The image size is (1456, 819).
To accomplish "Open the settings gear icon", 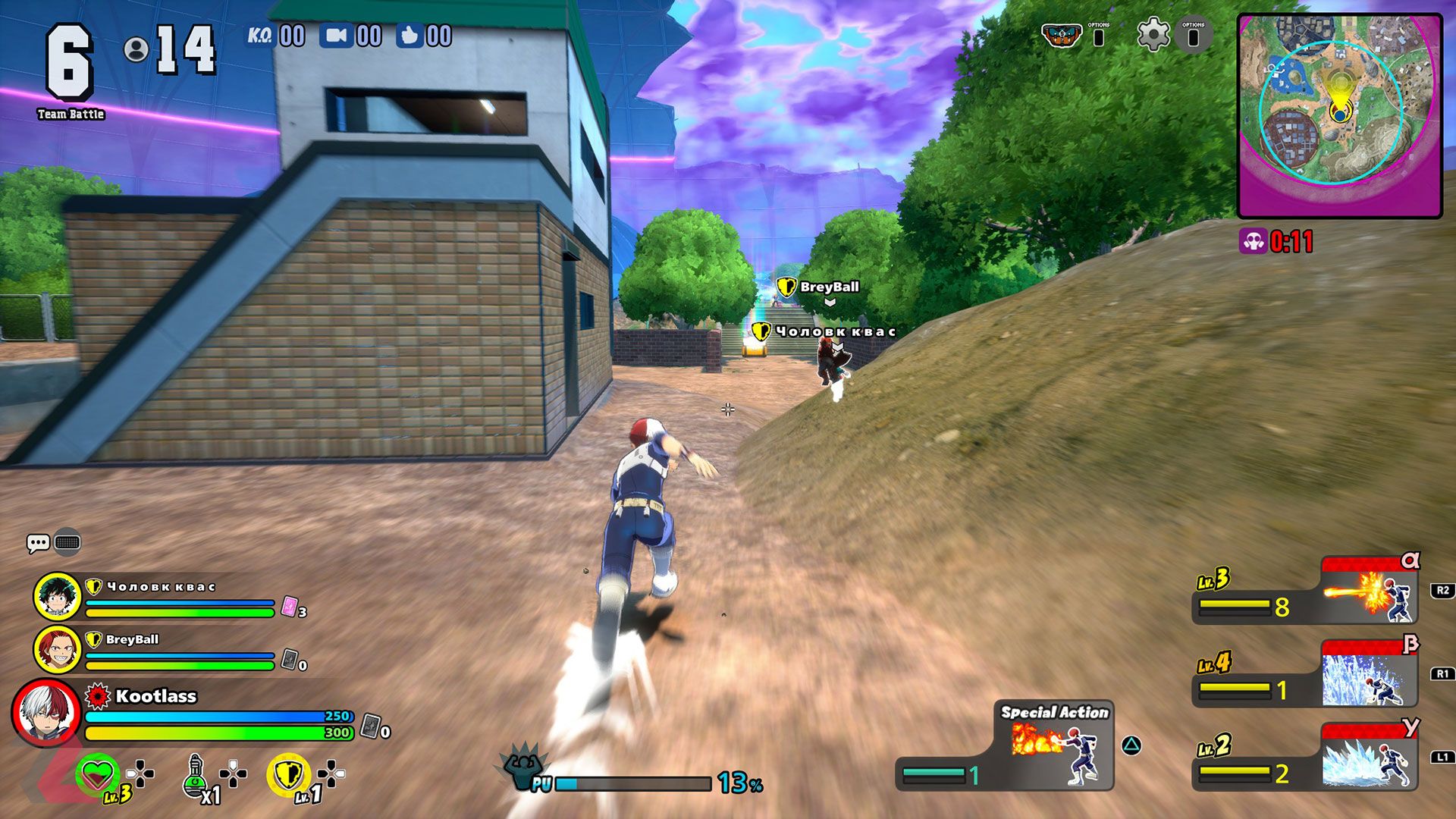I will pos(1153,35).
